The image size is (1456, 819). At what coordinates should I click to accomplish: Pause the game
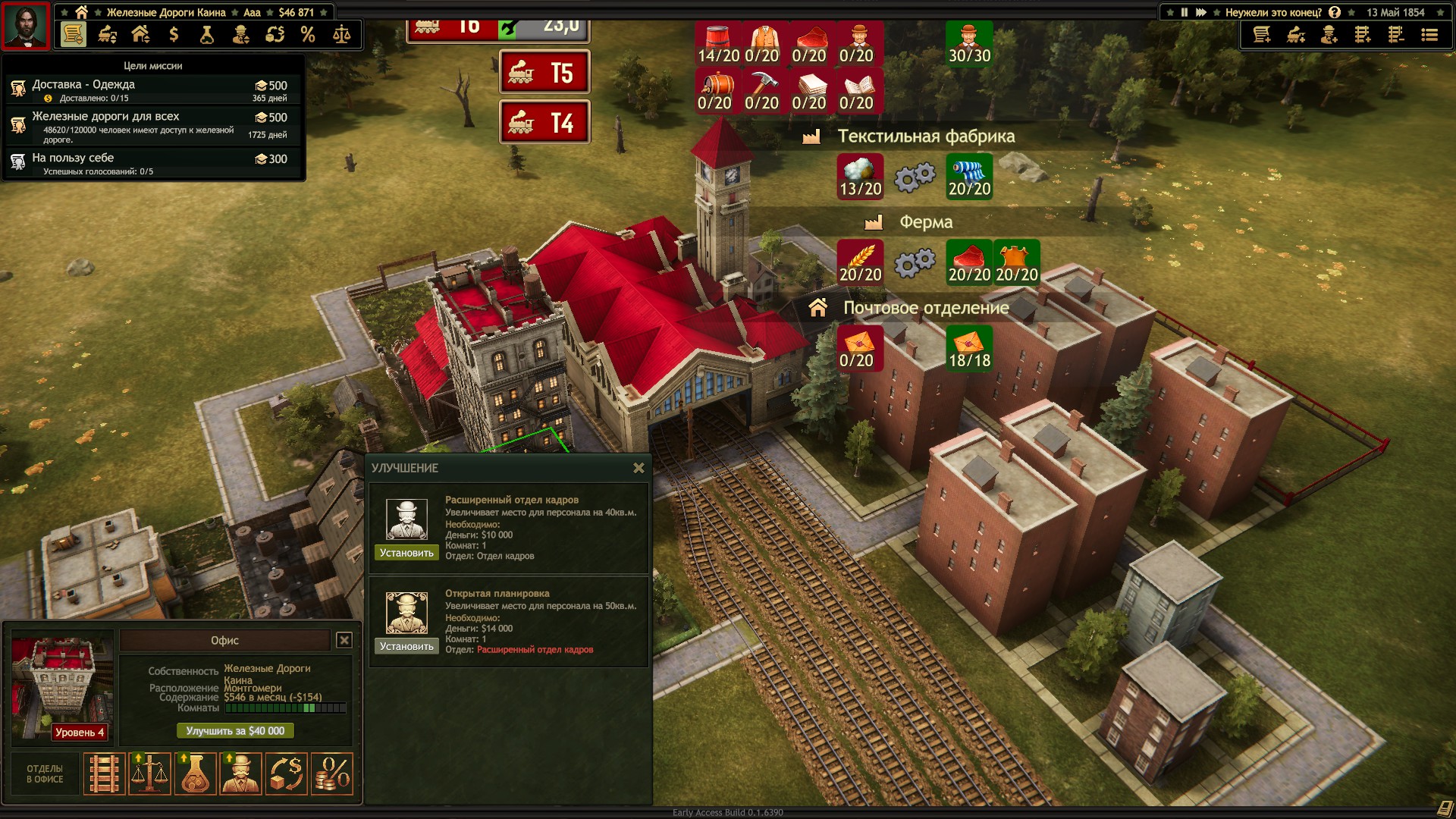click(x=1185, y=12)
